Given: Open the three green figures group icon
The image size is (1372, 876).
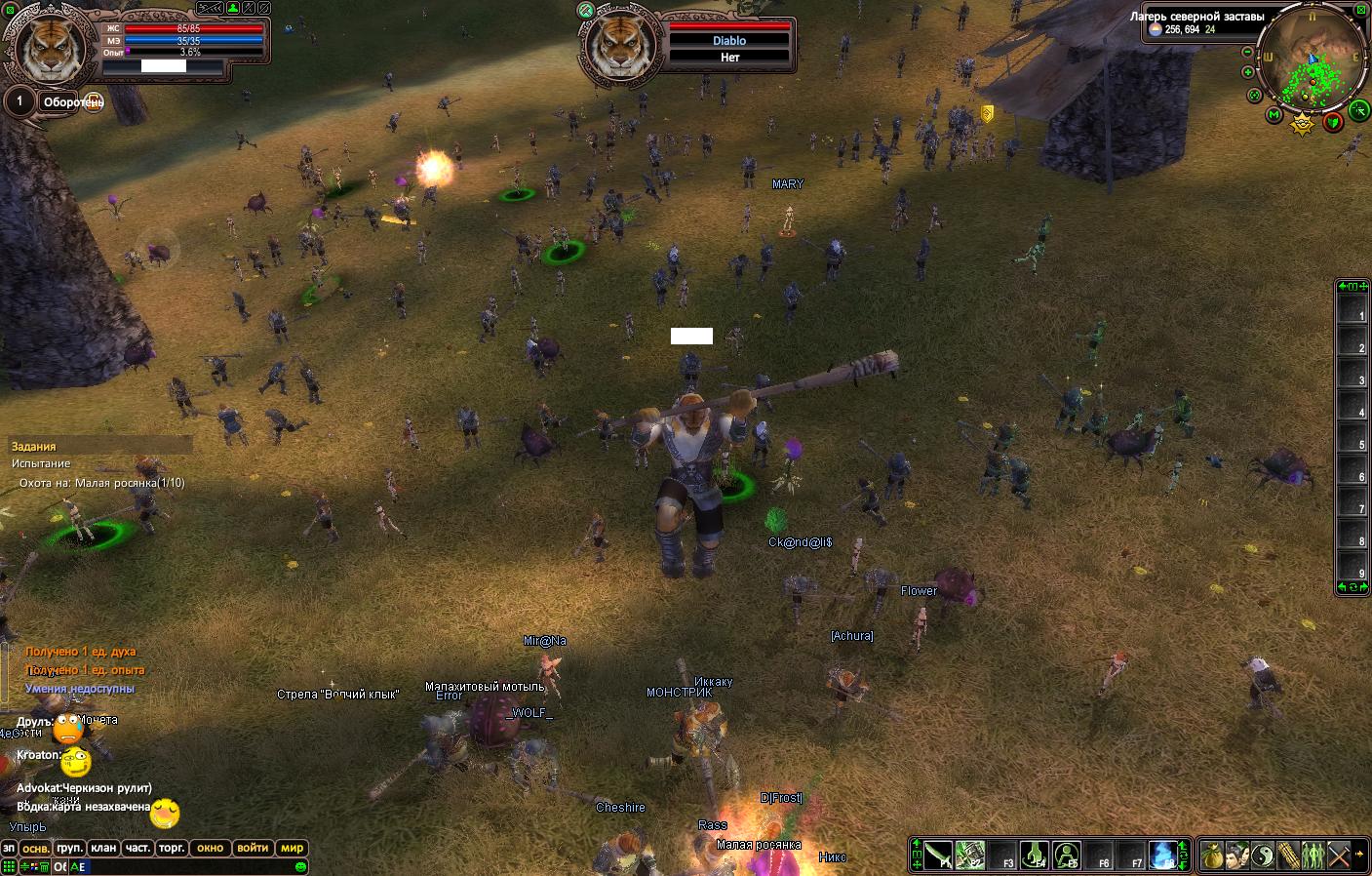Looking at the screenshot, I should coord(1313,856).
